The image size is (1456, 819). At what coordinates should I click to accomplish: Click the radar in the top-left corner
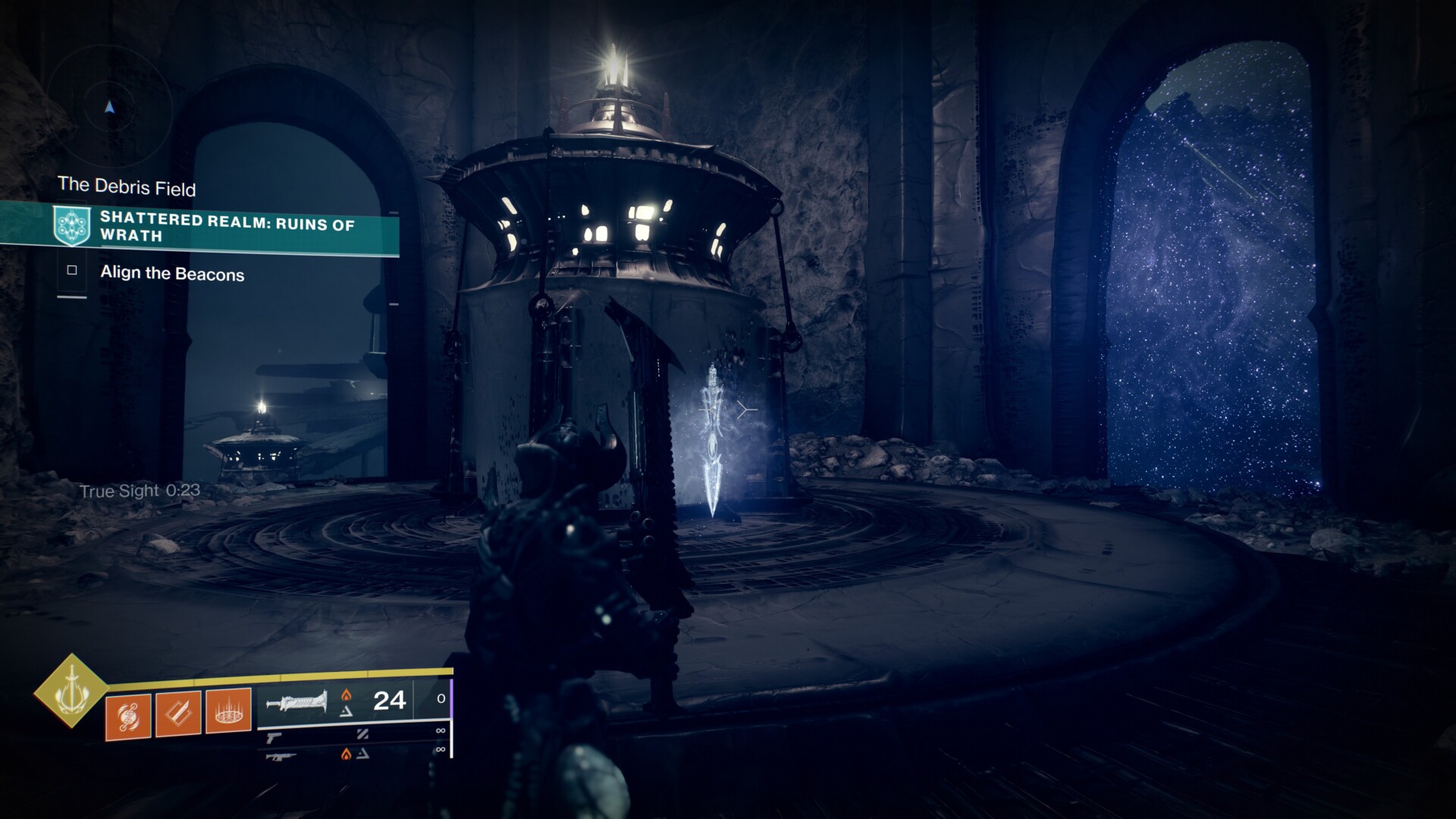110,109
